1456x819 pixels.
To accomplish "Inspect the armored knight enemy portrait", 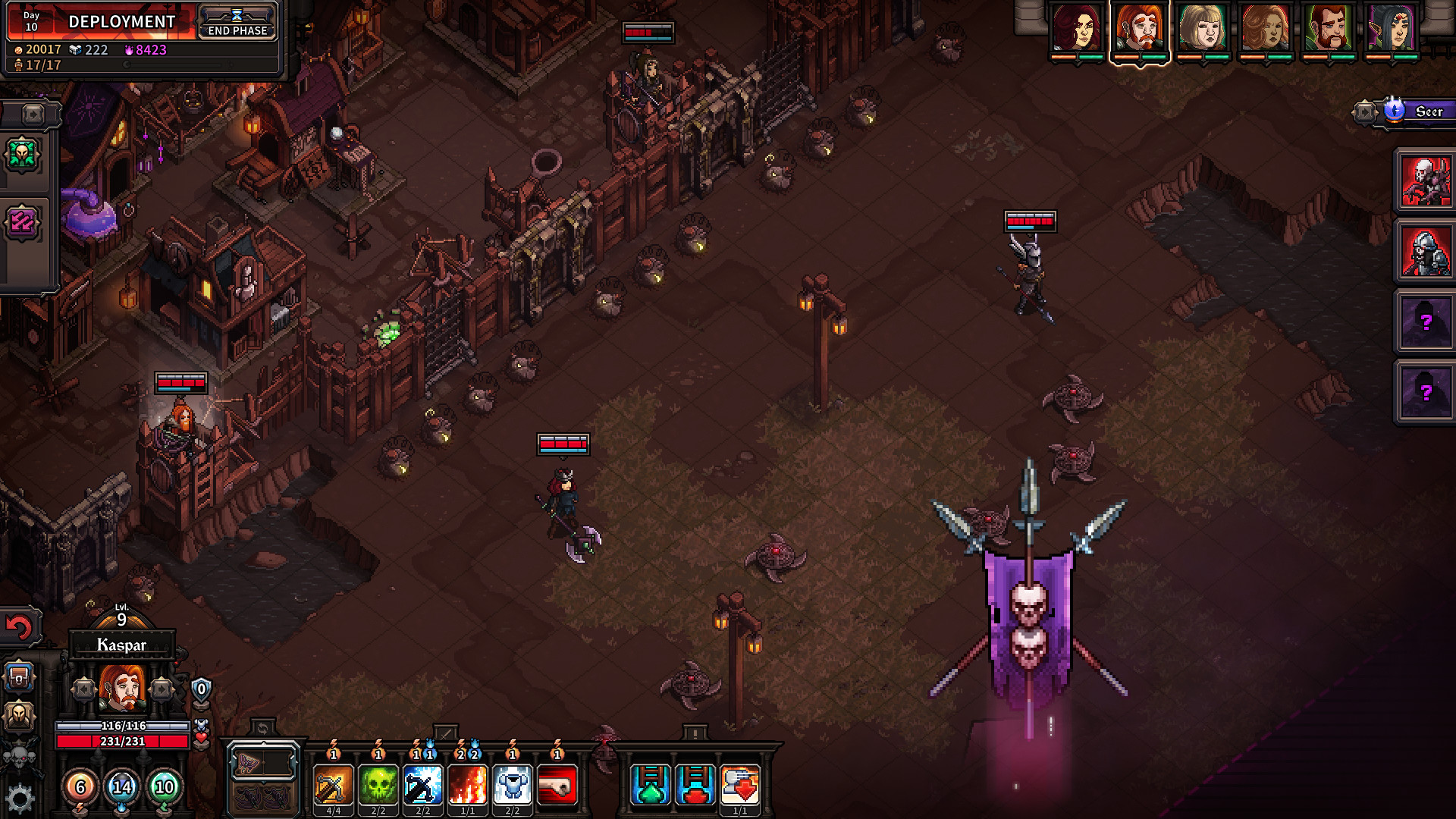I will (1425, 252).
